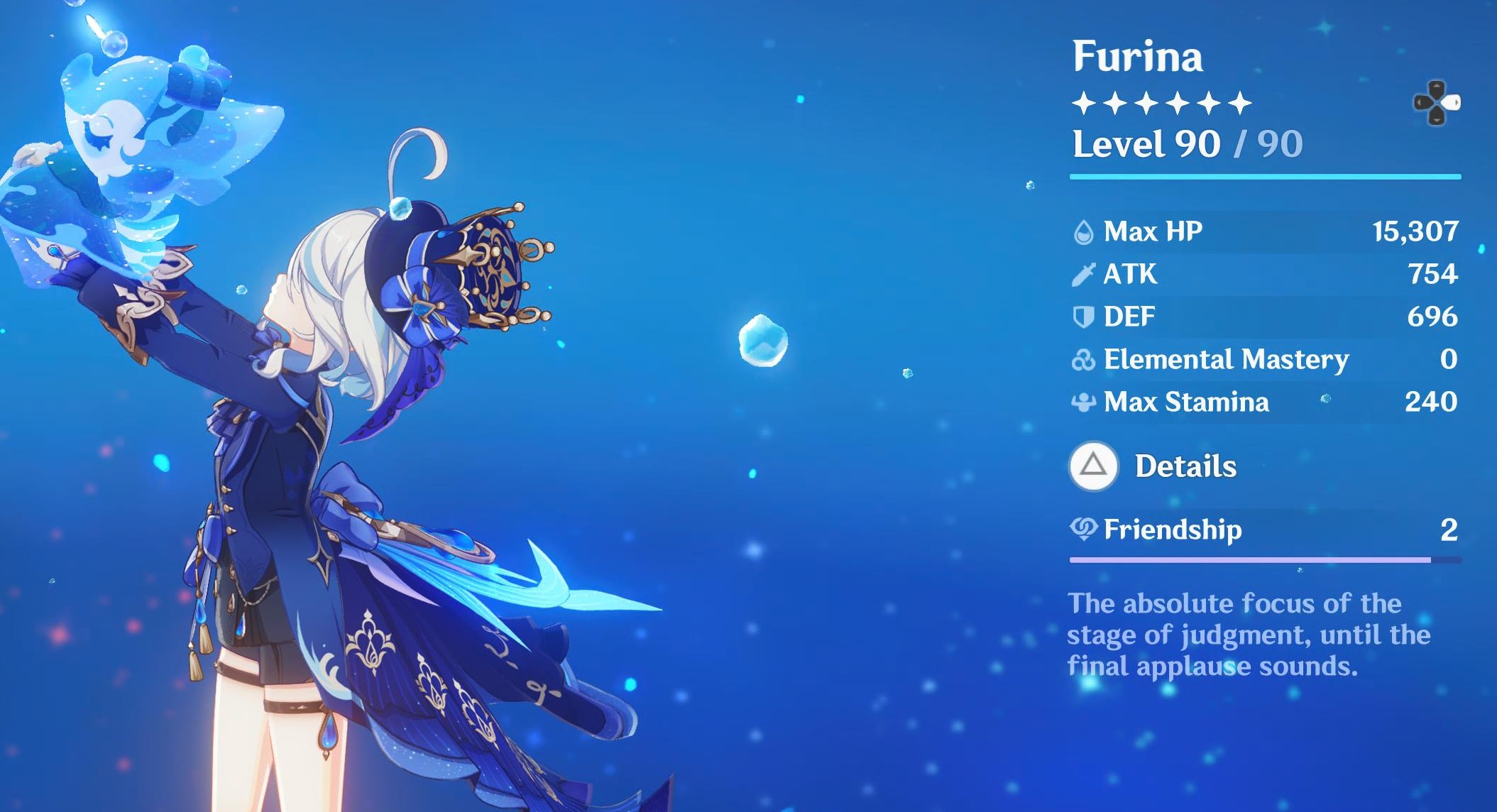Expand the Details panel
Image resolution: width=1497 pixels, height=812 pixels.
coord(1185,466)
